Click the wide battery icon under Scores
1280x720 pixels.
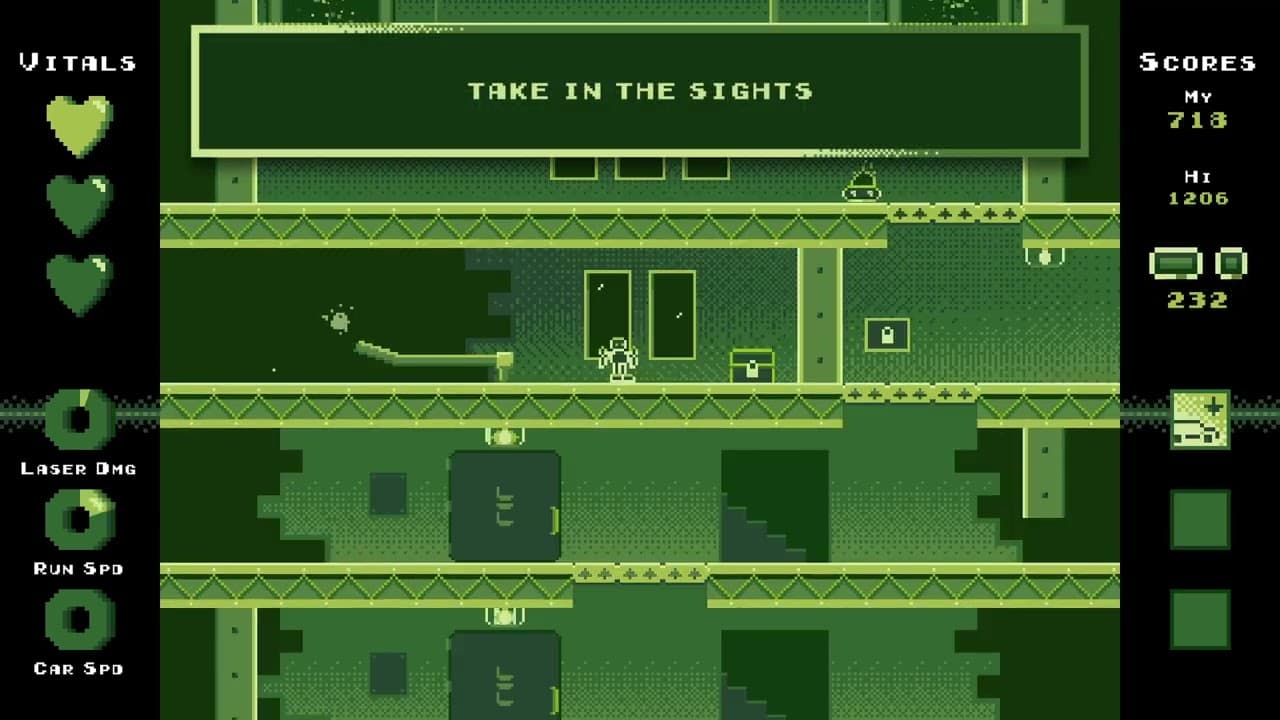click(1177, 263)
